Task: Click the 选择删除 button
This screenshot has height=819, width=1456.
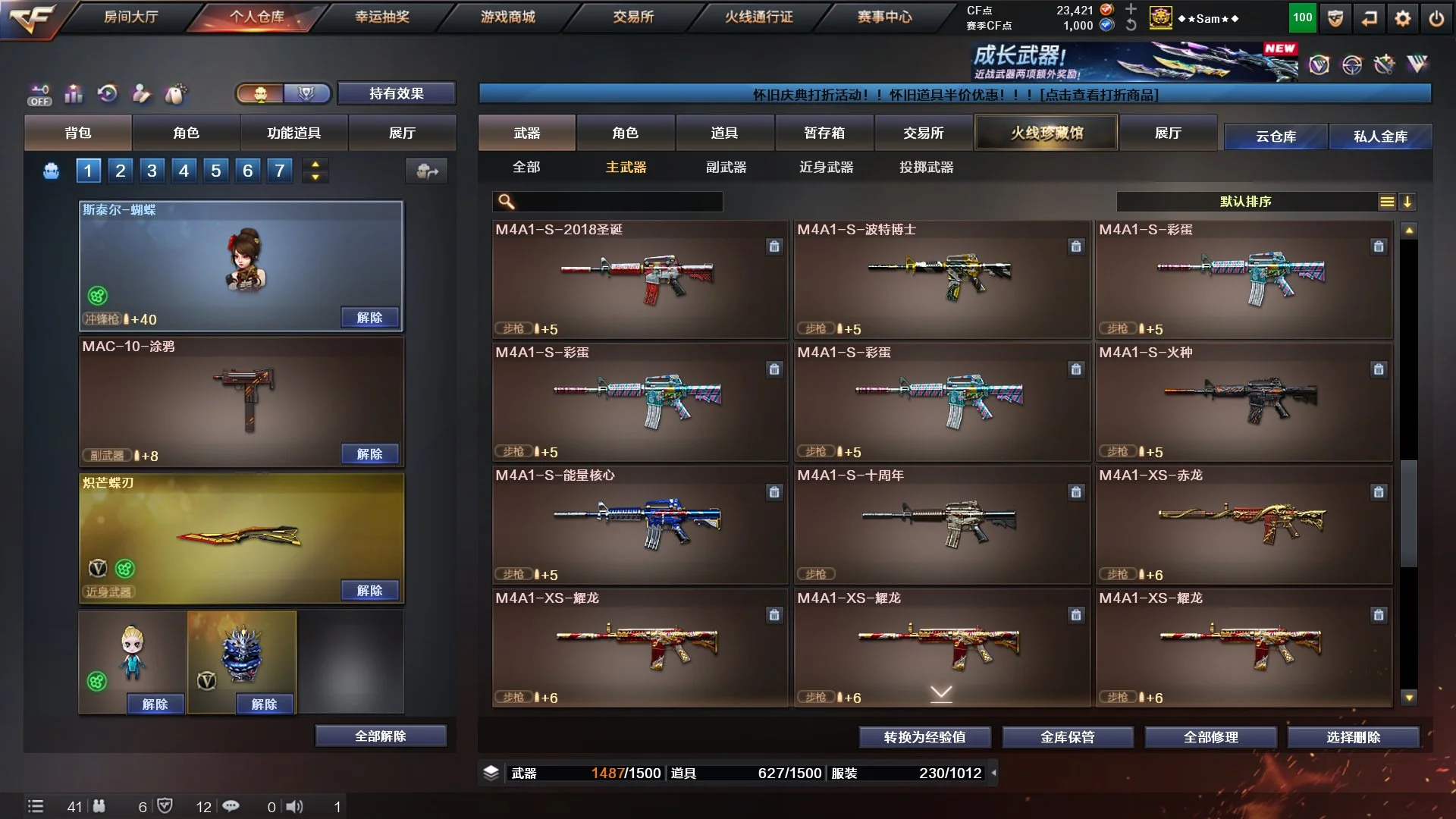Action: pyautogui.click(x=1353, y=736)
